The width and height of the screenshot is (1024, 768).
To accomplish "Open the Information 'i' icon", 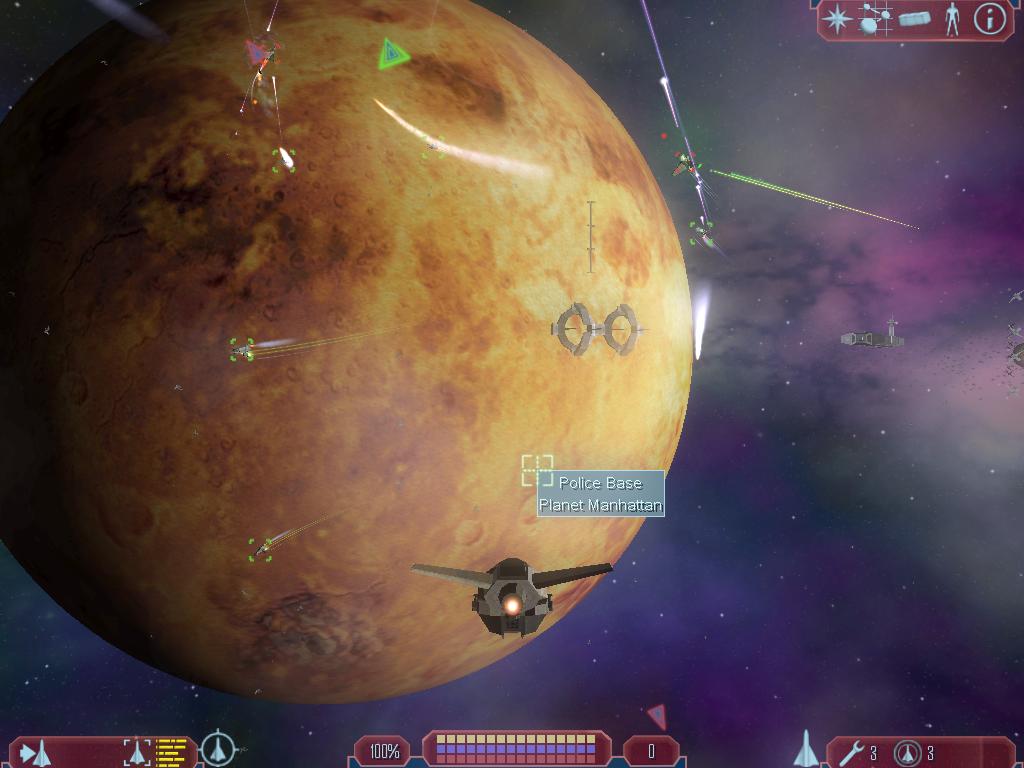I will tap(989, 19).
